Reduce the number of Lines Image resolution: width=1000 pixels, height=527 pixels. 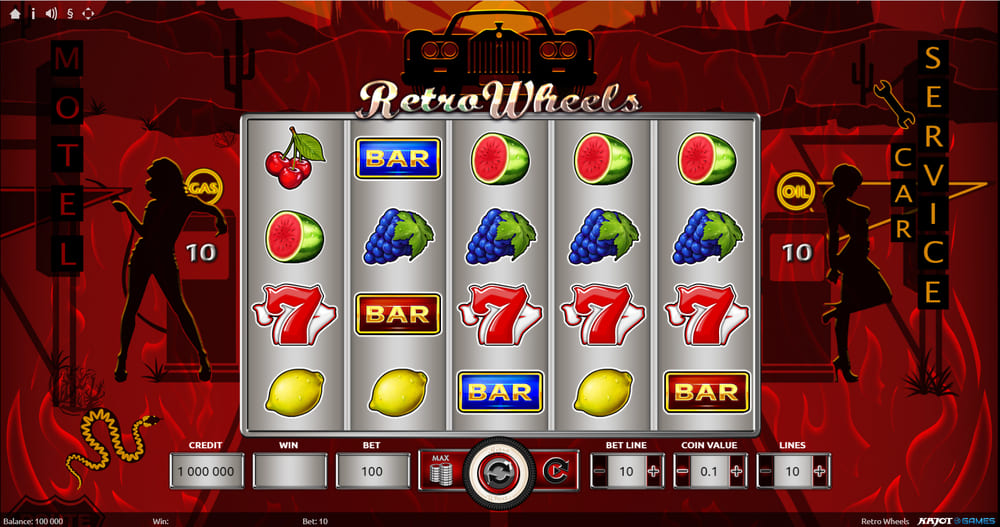coord(766,470)
